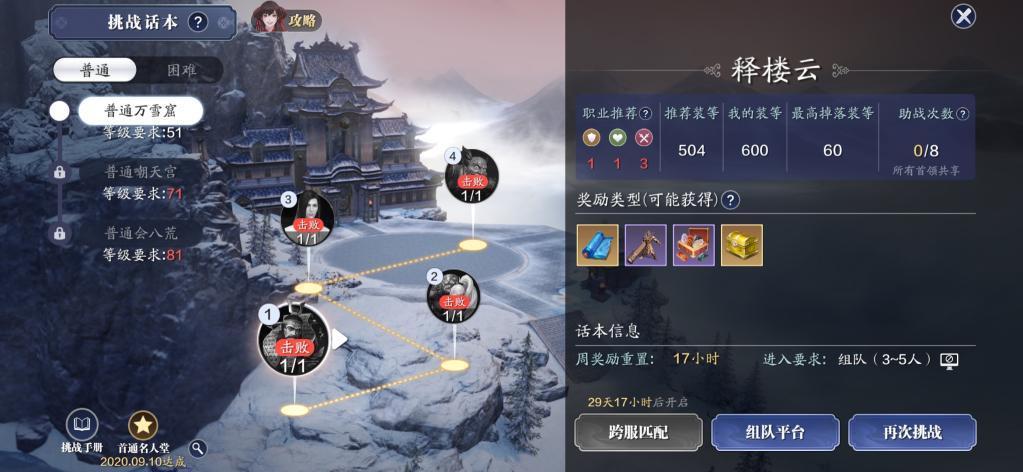The width and height of the screenshot is (1023, 472).
Task: Select the locked 普通会八荒 dungeon entry
Action: 140,233
